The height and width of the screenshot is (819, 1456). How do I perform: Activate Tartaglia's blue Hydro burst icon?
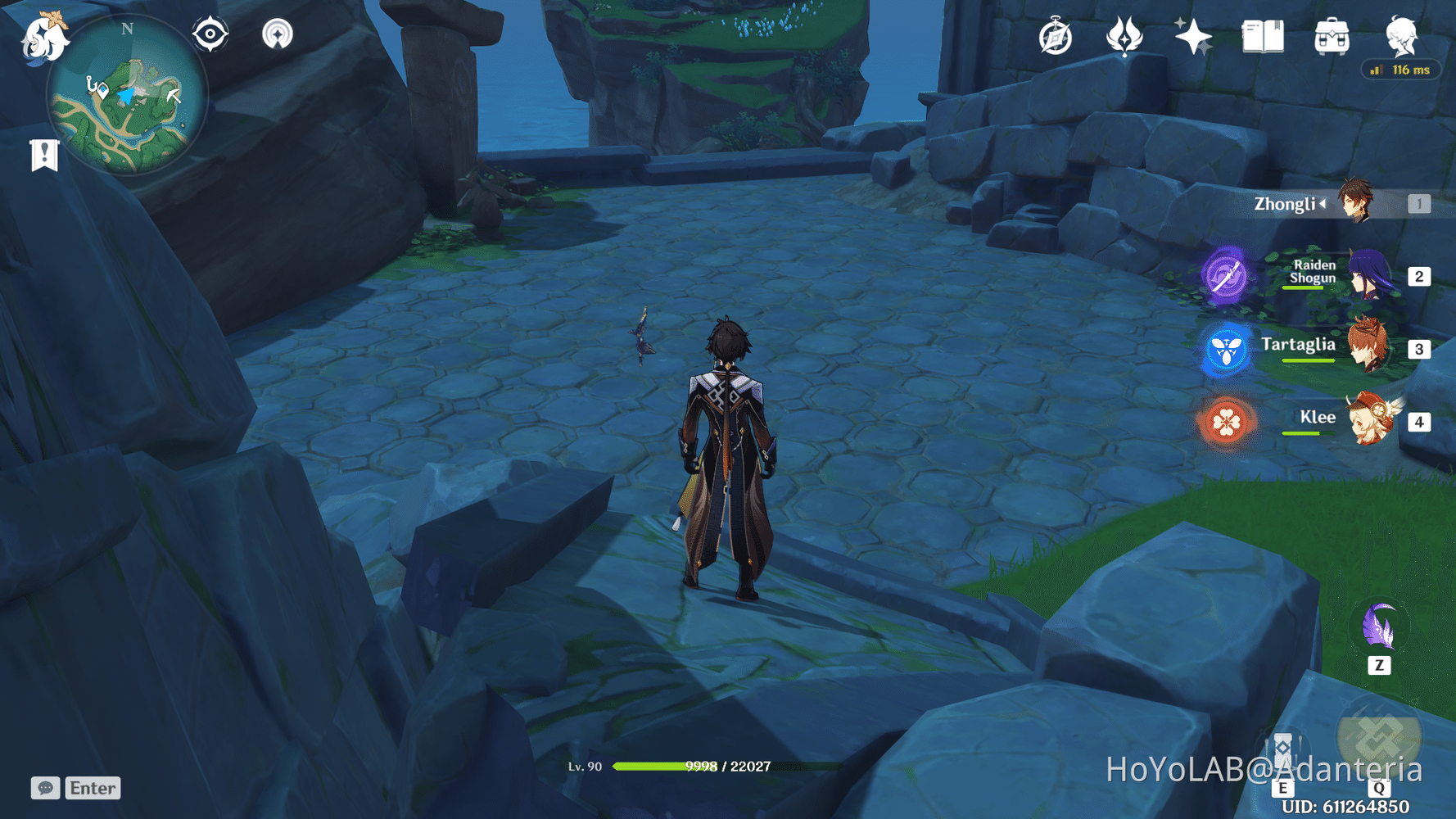[x=1226, y=350]
